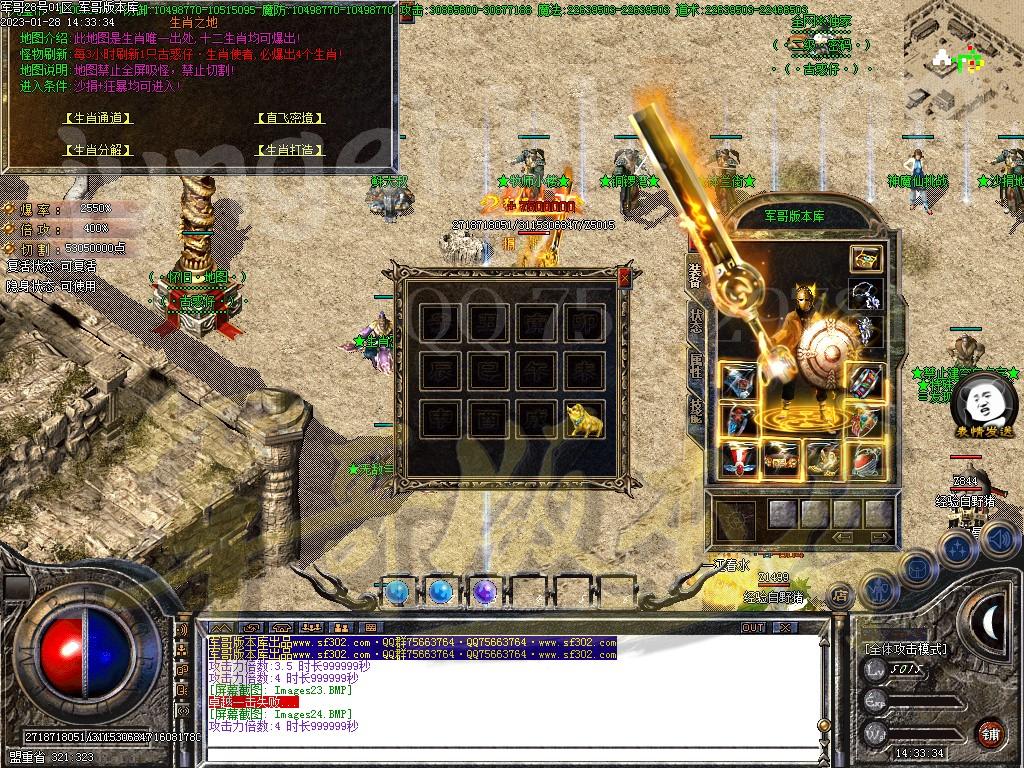Viewport: 1024px width, 768px height.
Task: Choose the 直飞密道 option
Action: [290, 118]
